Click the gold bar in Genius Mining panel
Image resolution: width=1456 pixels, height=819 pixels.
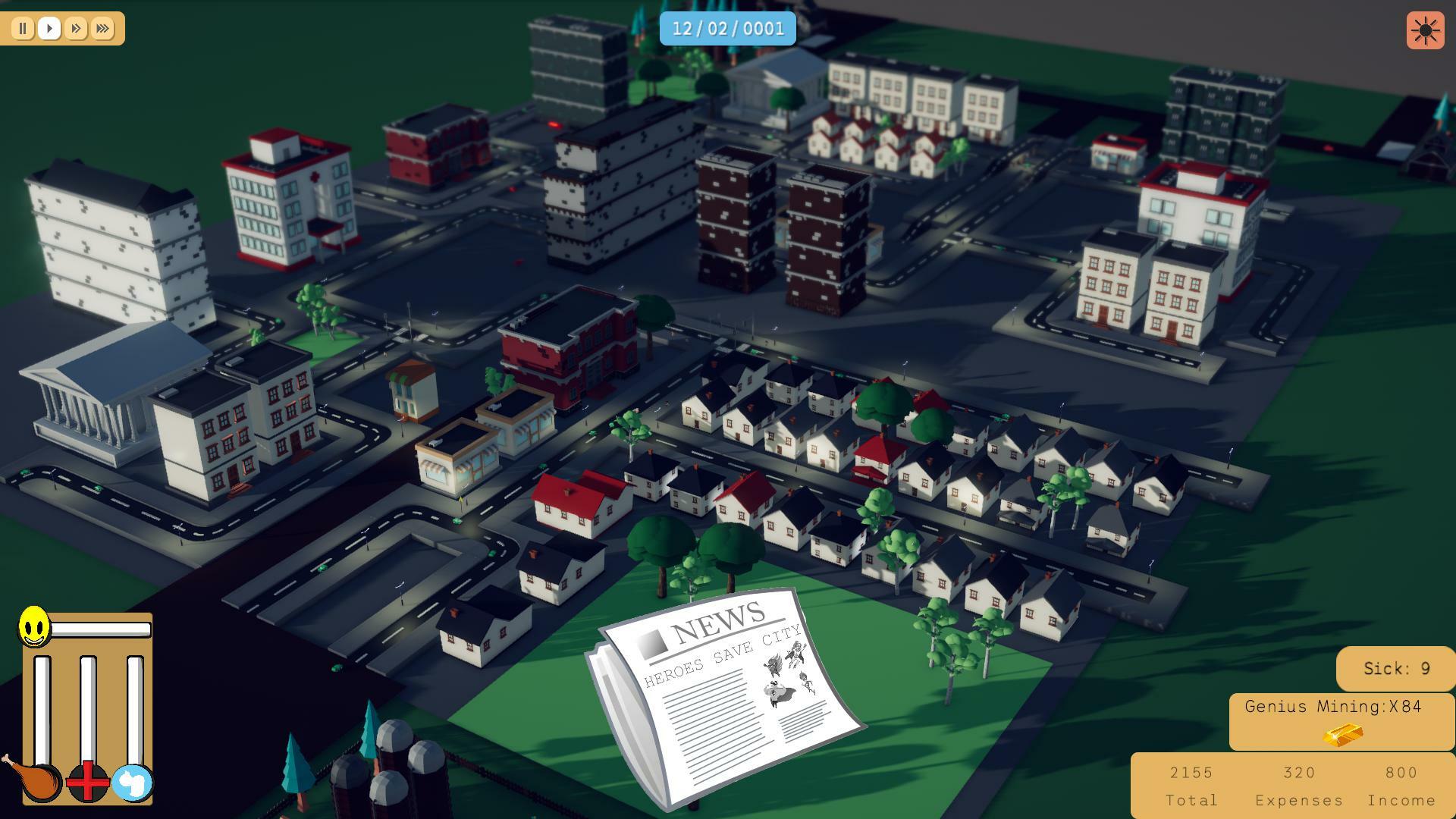[x=1341, y=734]
